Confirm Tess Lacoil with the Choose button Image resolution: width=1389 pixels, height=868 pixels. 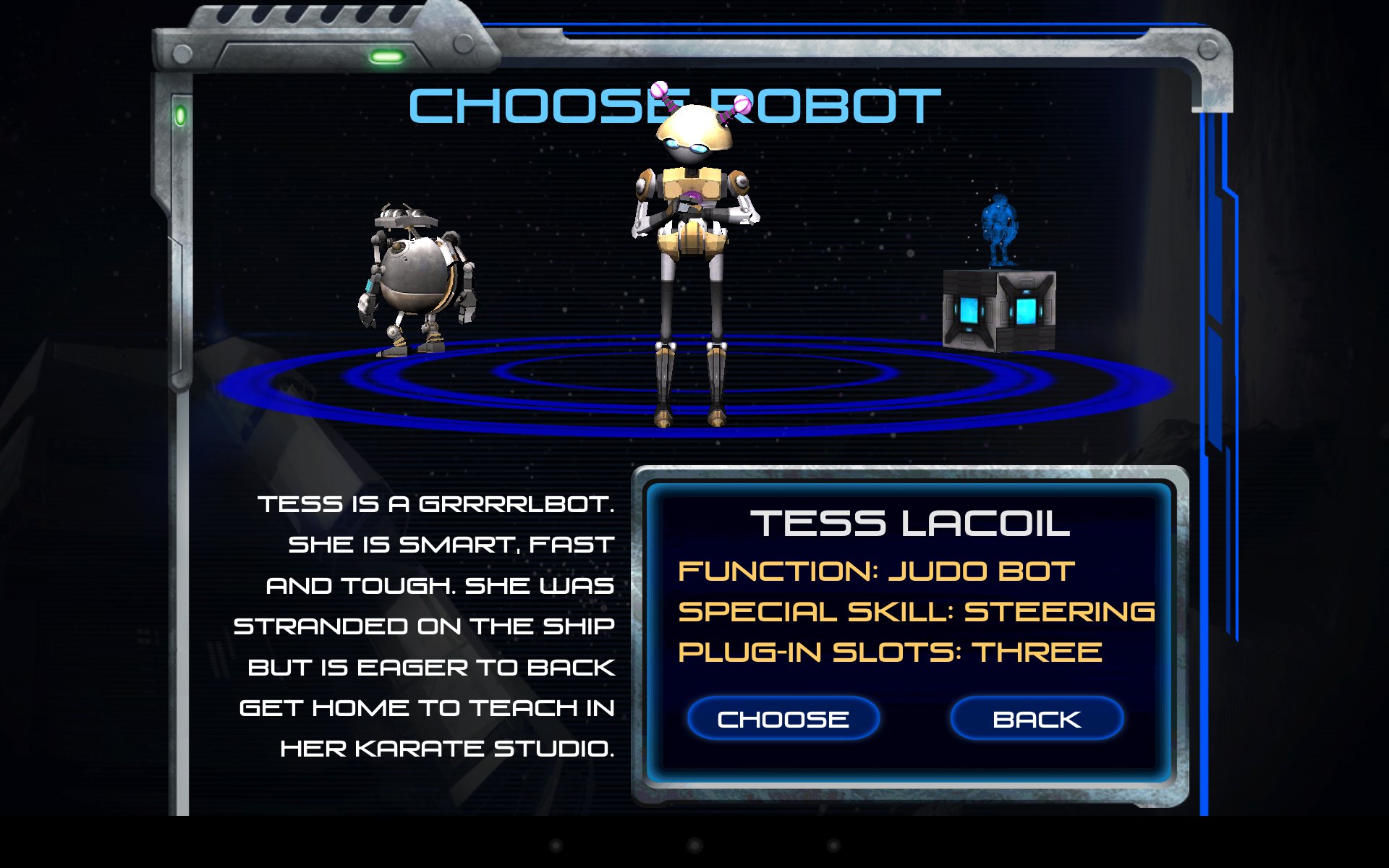tap(783, 719)
